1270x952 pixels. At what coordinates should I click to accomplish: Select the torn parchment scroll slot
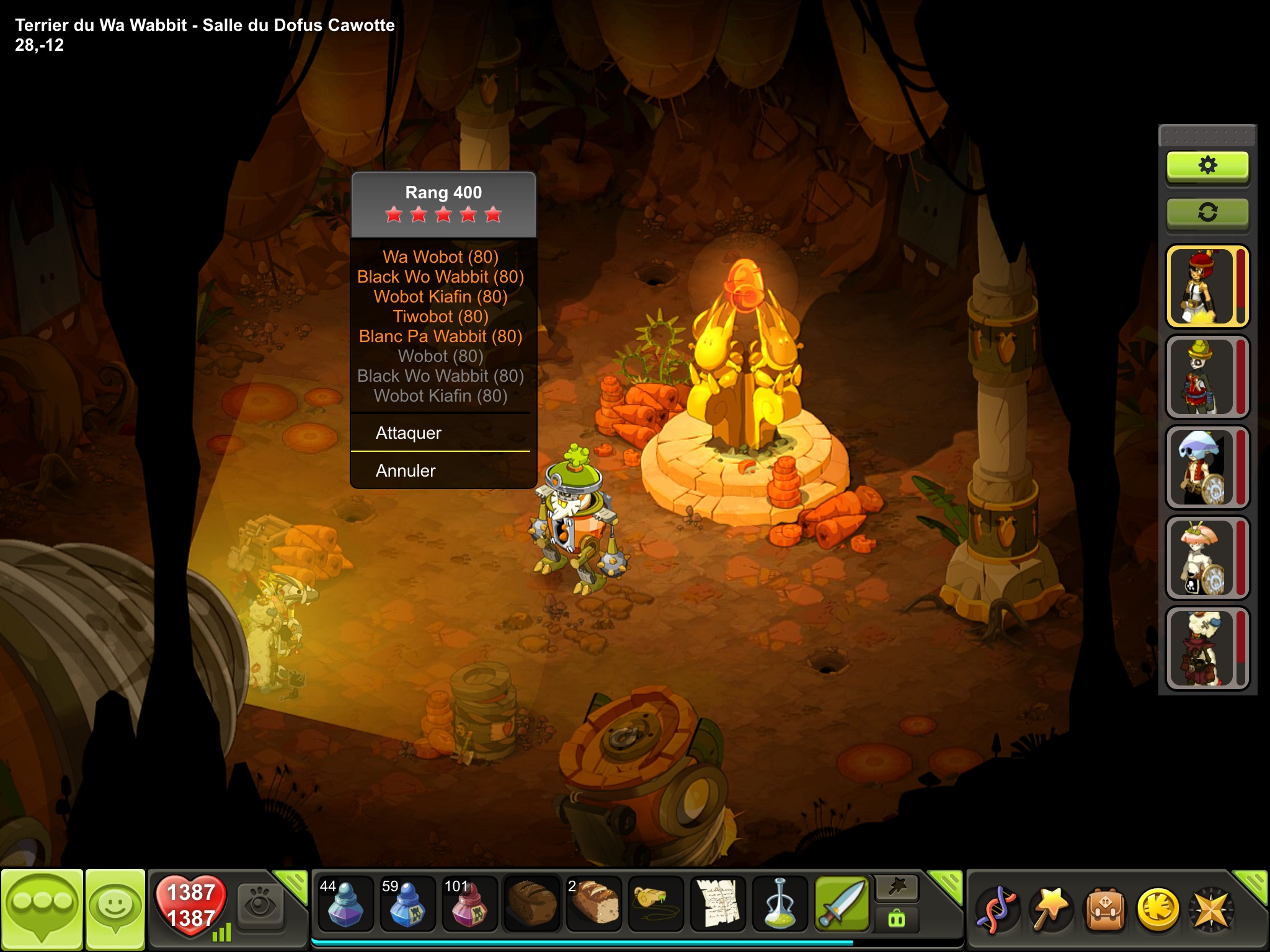click(x=718, y=904)
